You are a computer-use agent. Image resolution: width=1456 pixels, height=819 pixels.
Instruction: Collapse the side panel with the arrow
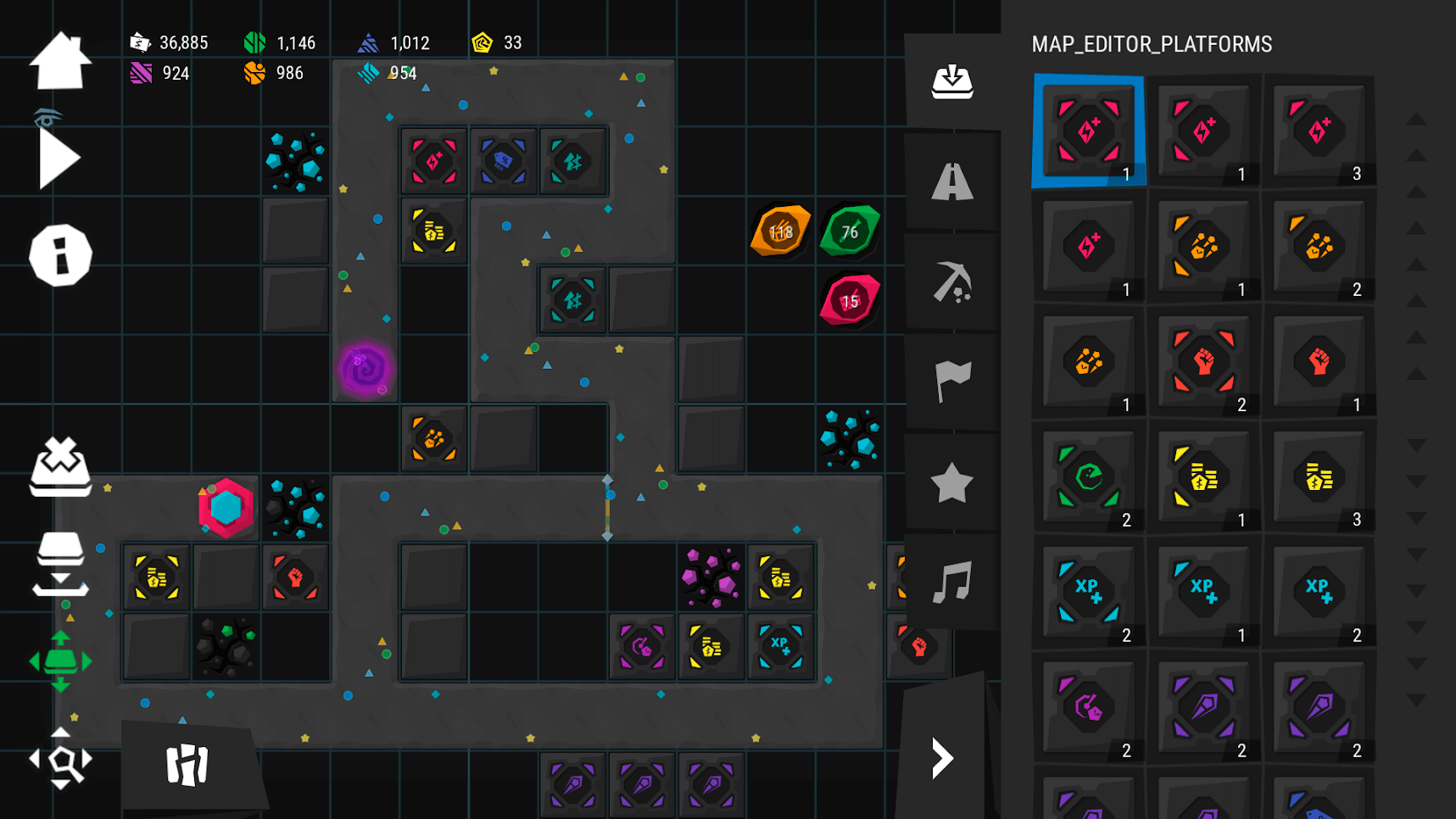pyautogui.click(x=942, y=757)
